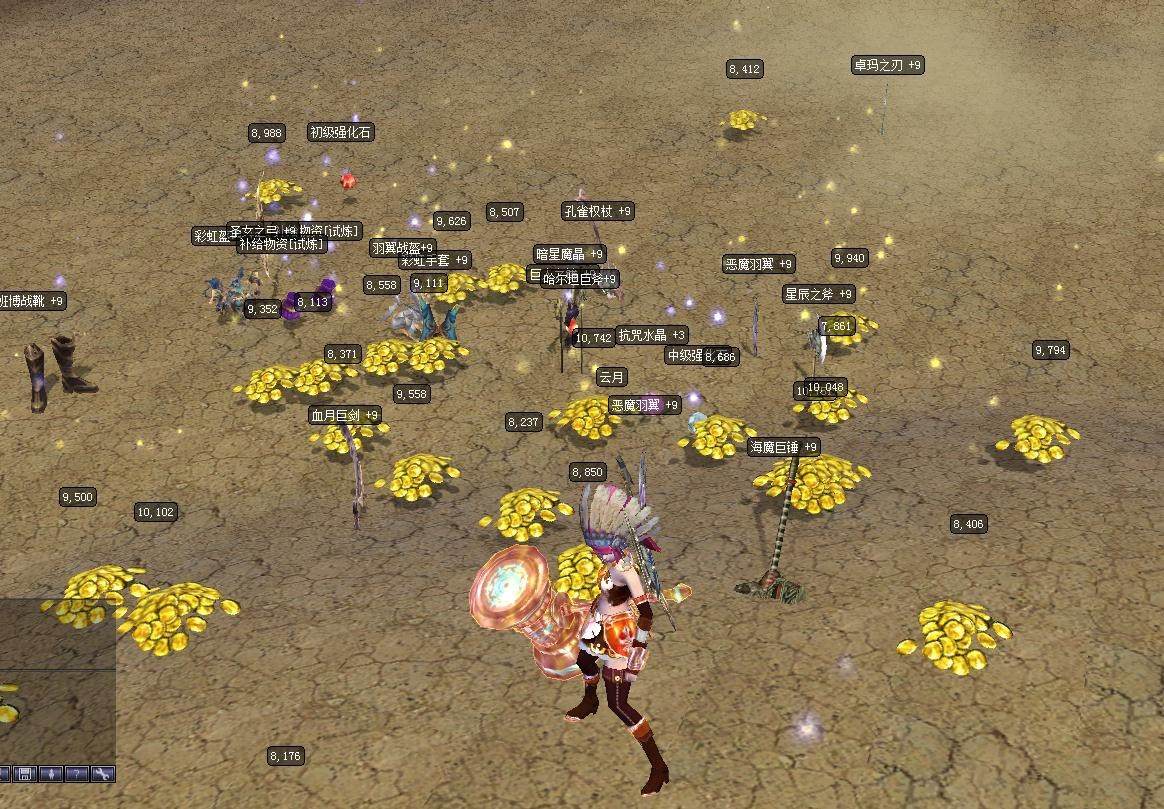Click the floppy disk save icon

25,774
